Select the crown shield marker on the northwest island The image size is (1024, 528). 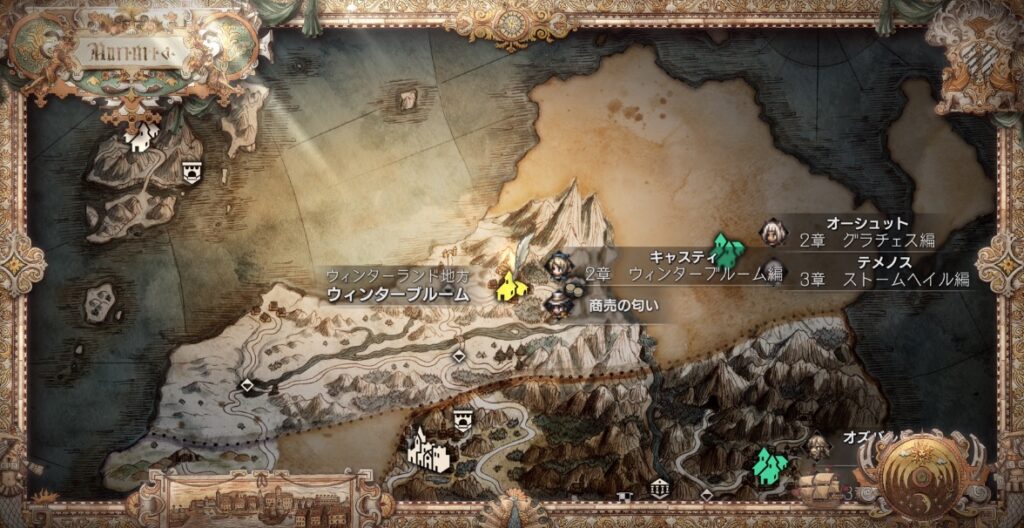(193, 172)
